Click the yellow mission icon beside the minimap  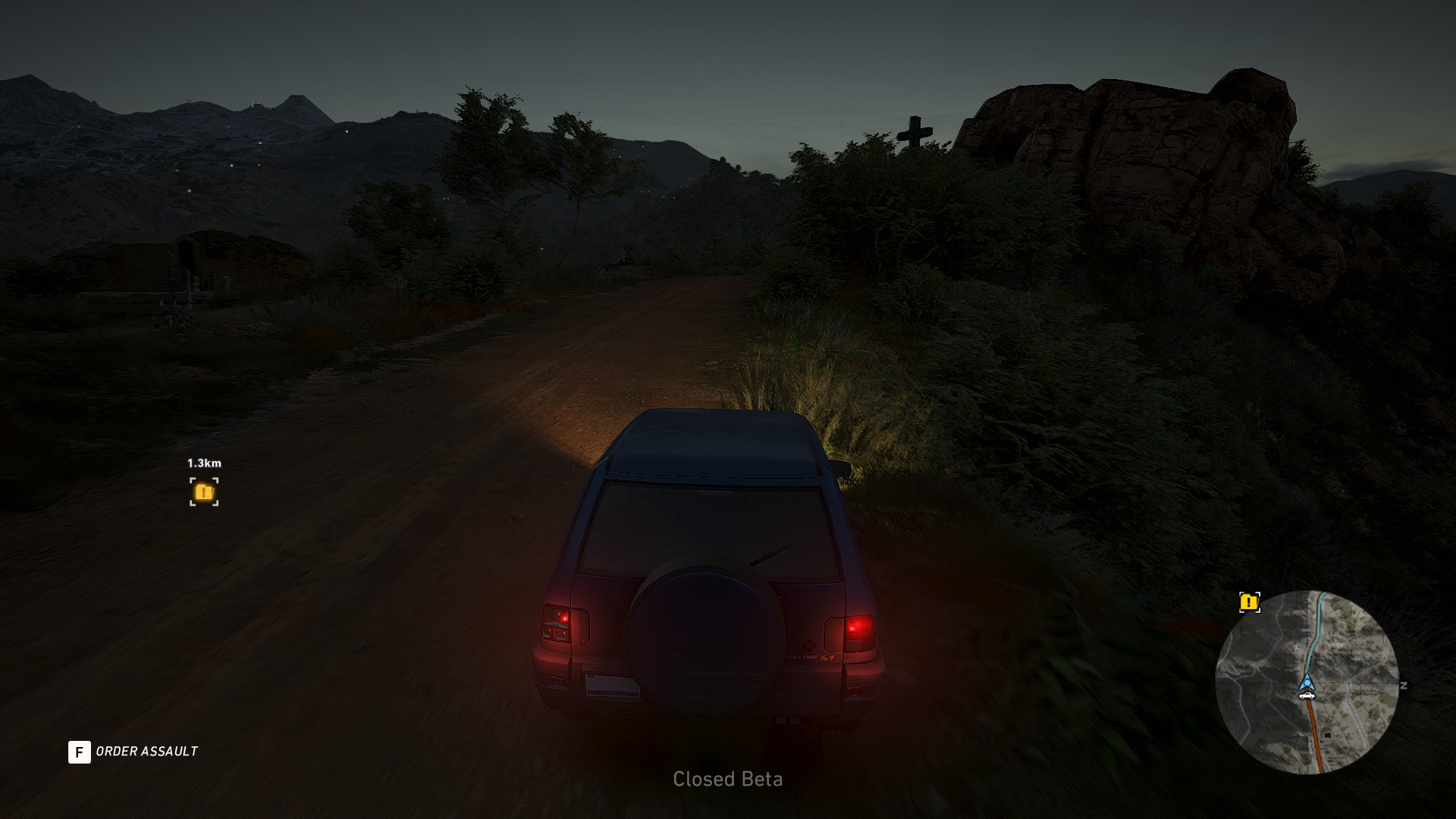(1249, 603)
